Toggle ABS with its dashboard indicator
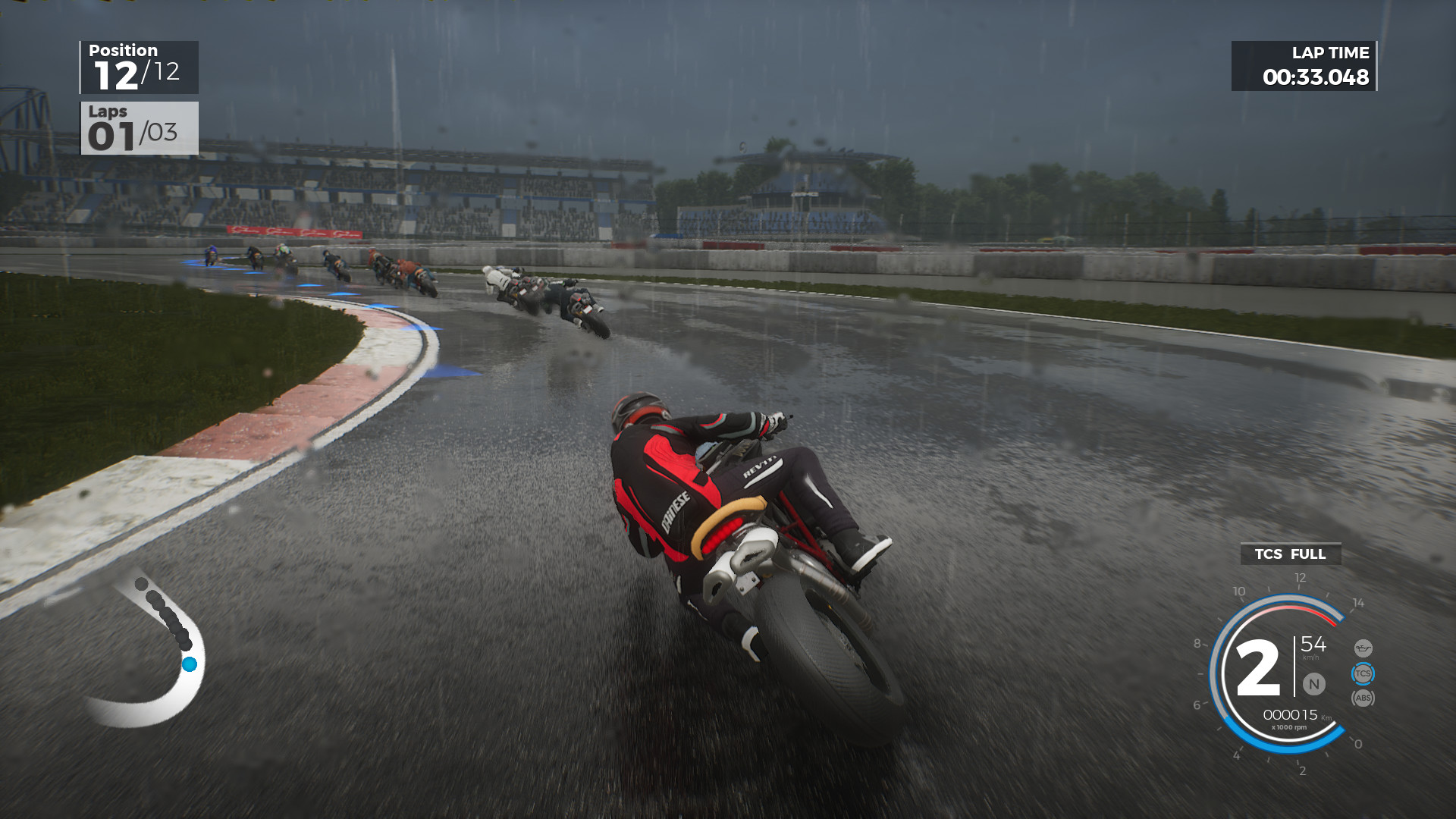The width and height of the screenshot is (1456, 819). (1363, 698)
